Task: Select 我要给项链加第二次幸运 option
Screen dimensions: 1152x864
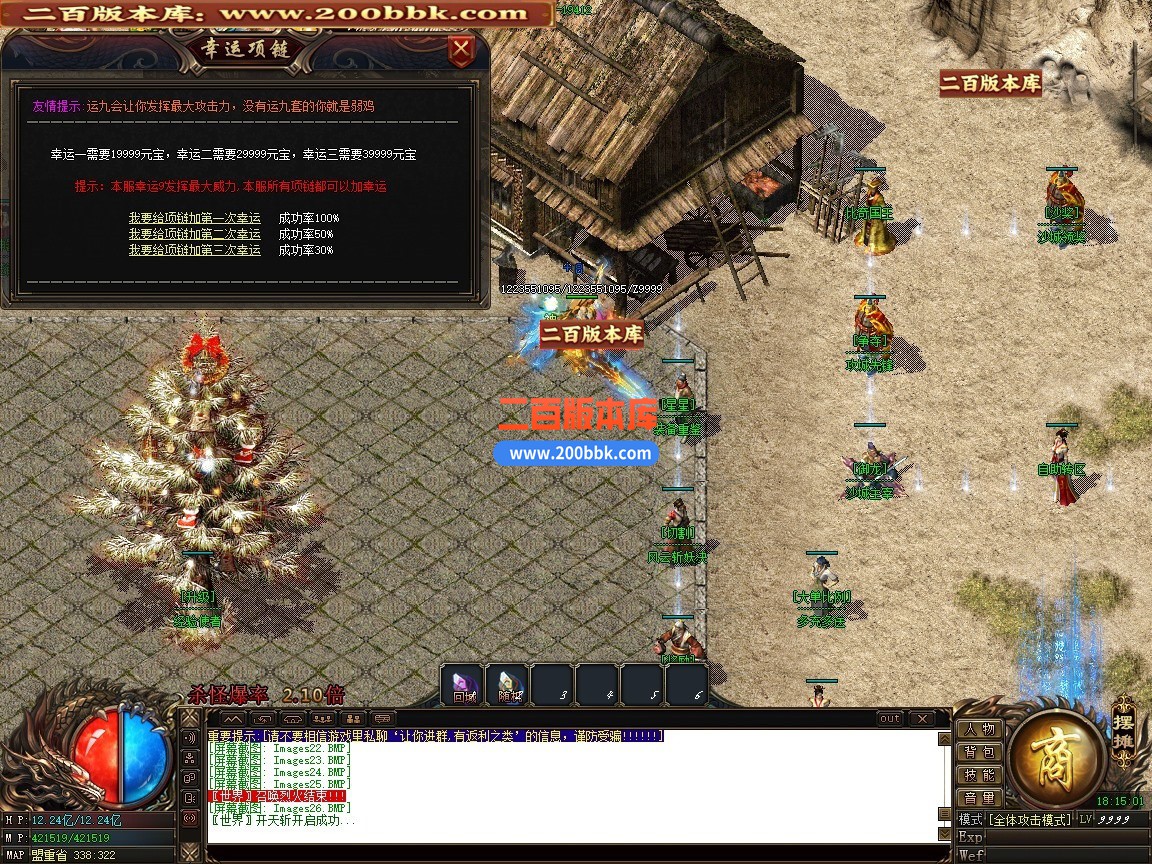Action: (194, 234)
